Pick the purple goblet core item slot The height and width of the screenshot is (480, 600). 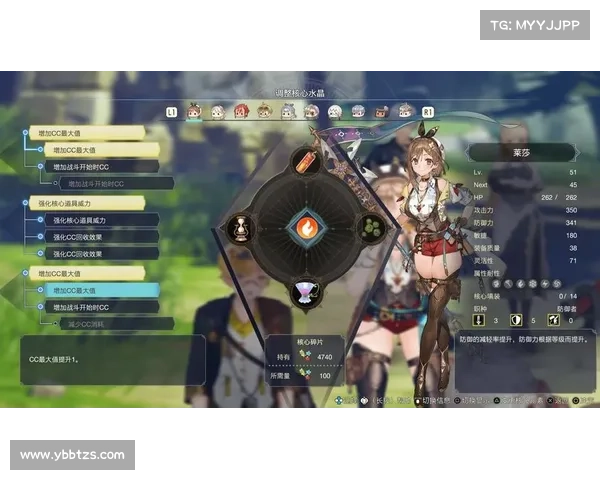pos(306,291)
